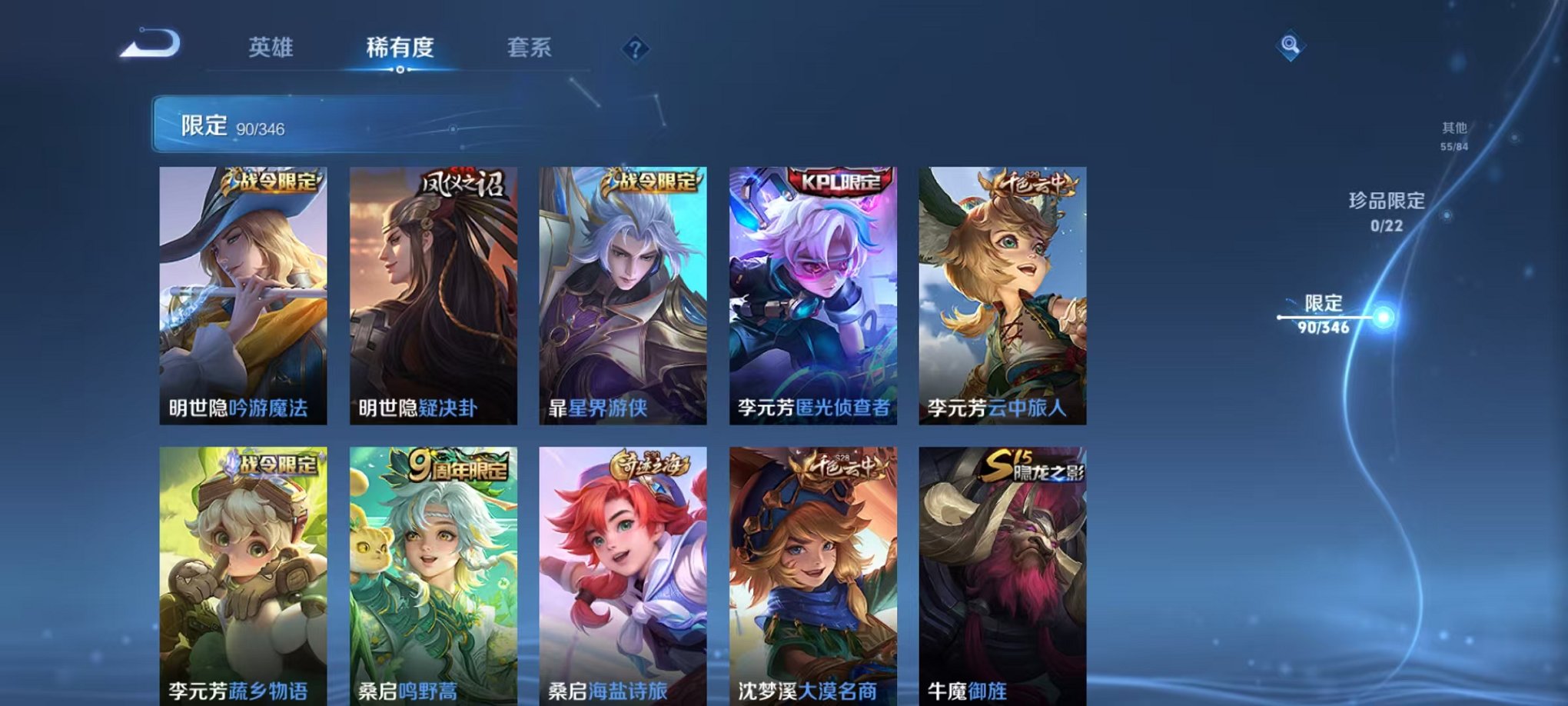Switch to the 英雄 tab

[x=271, y=48]
